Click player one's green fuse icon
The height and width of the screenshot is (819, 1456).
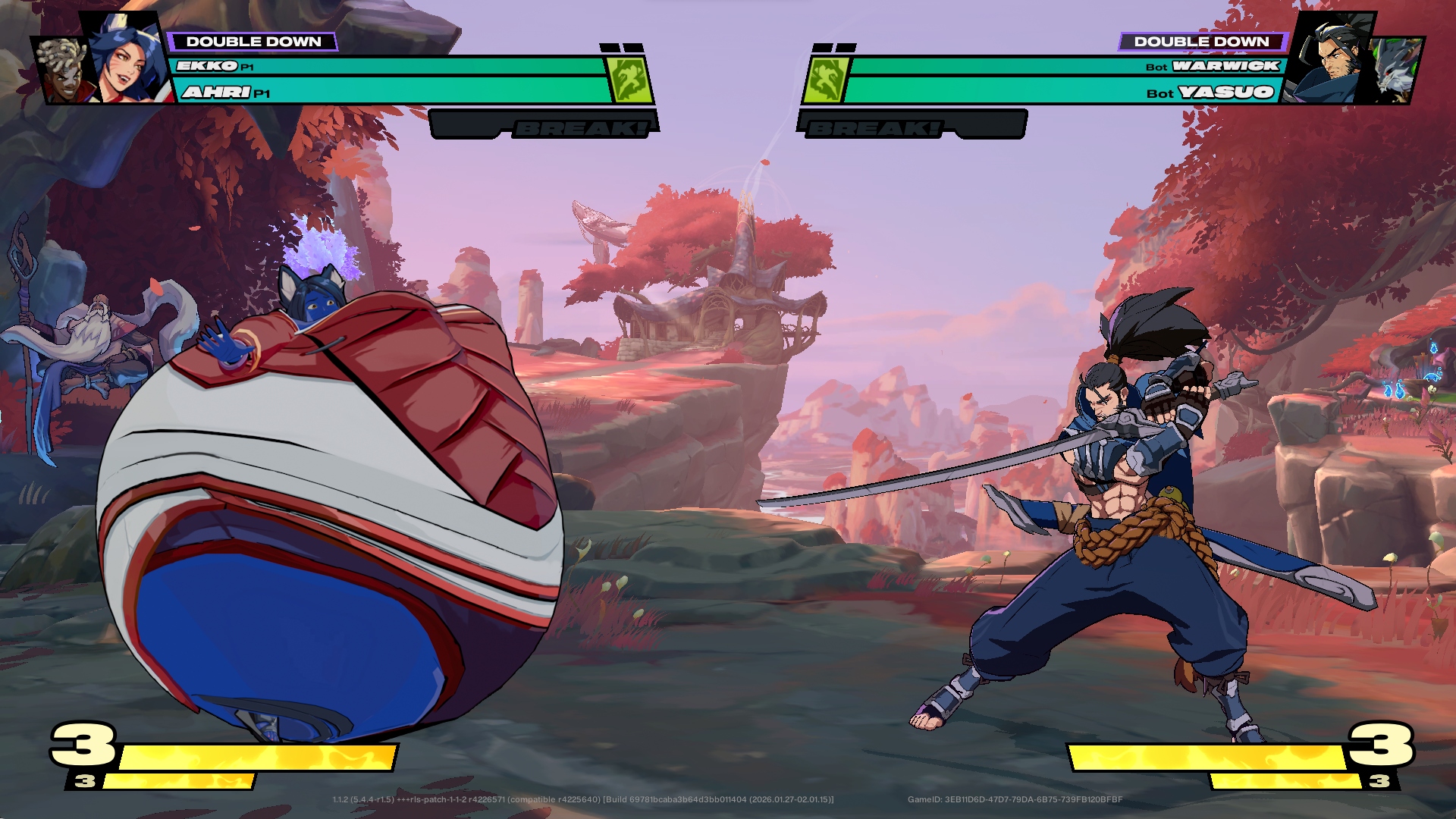629,80
